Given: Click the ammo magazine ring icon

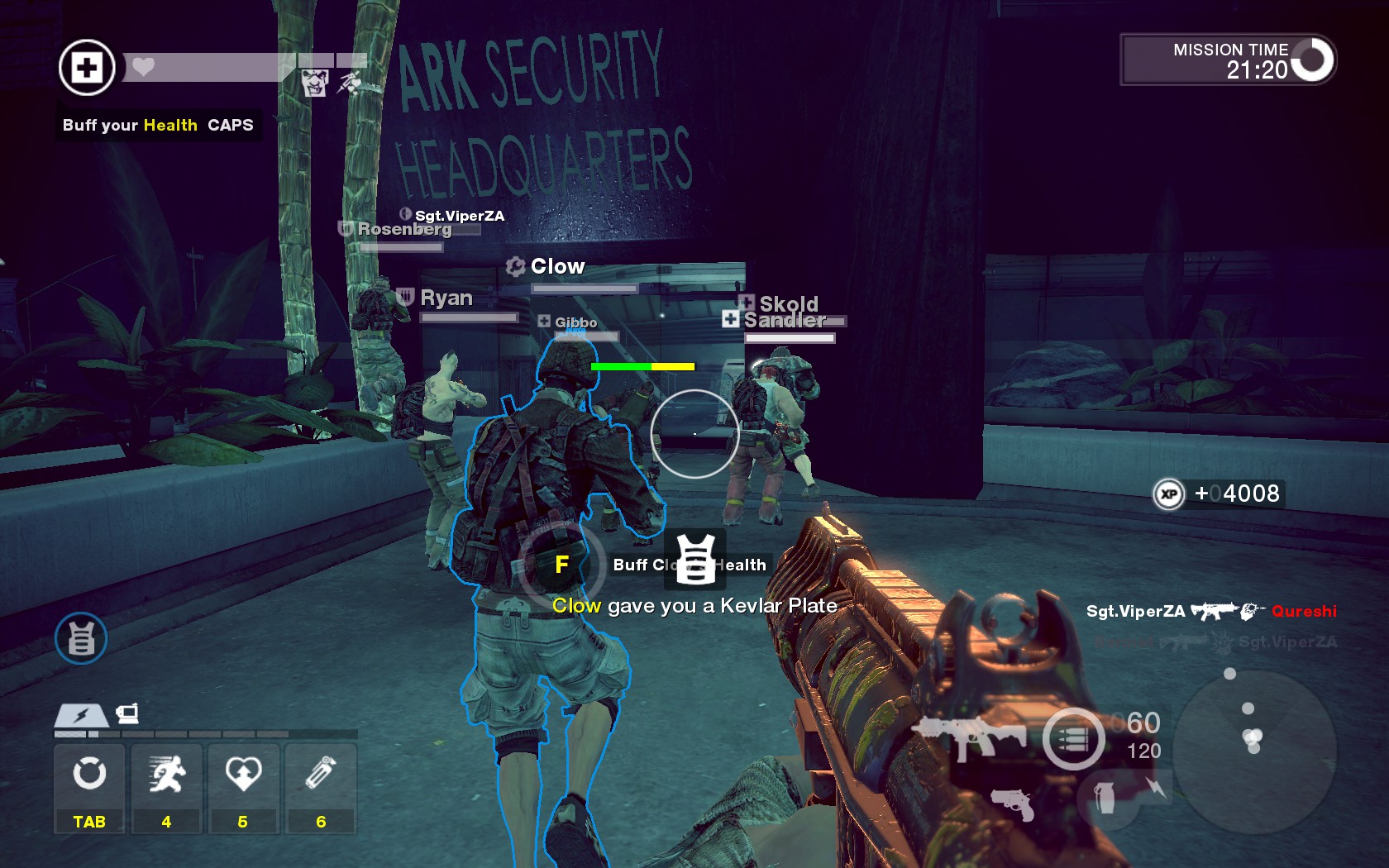Looking at the screenshot, I should click(x=1073, y=739).
